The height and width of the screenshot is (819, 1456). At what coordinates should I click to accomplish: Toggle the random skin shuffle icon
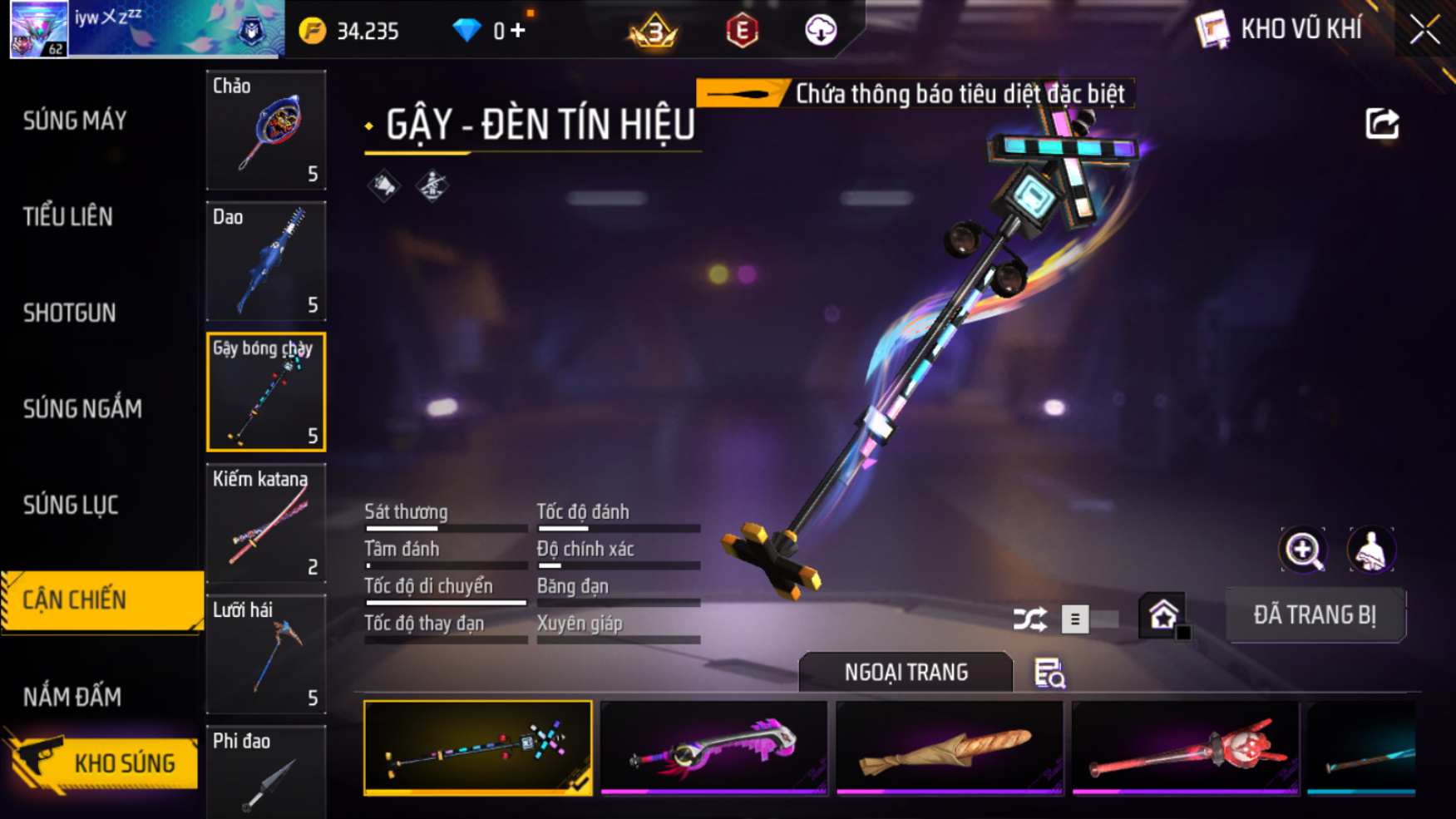[1030, 619]
